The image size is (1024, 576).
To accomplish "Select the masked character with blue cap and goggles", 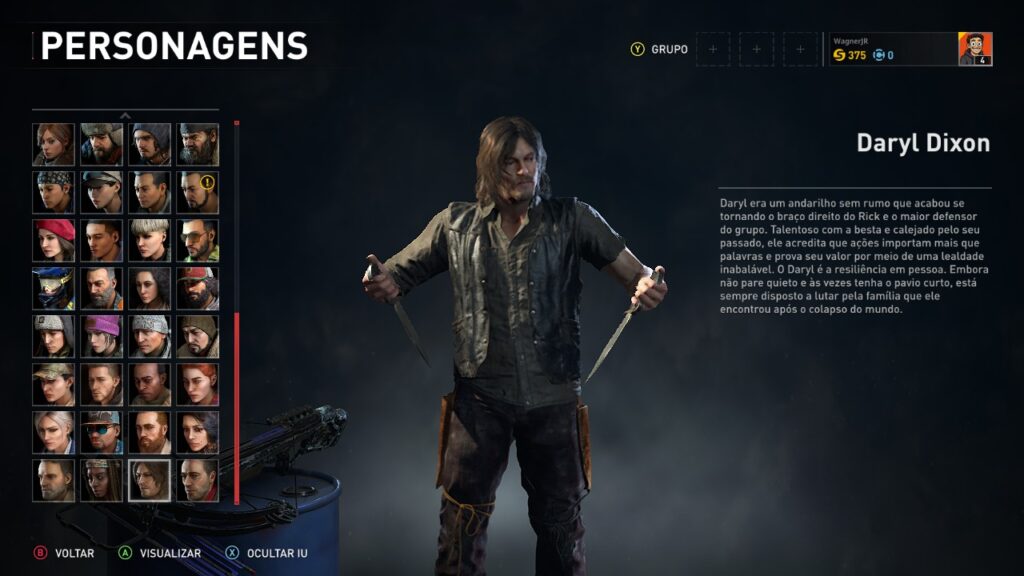I will (x=54, y=288).
